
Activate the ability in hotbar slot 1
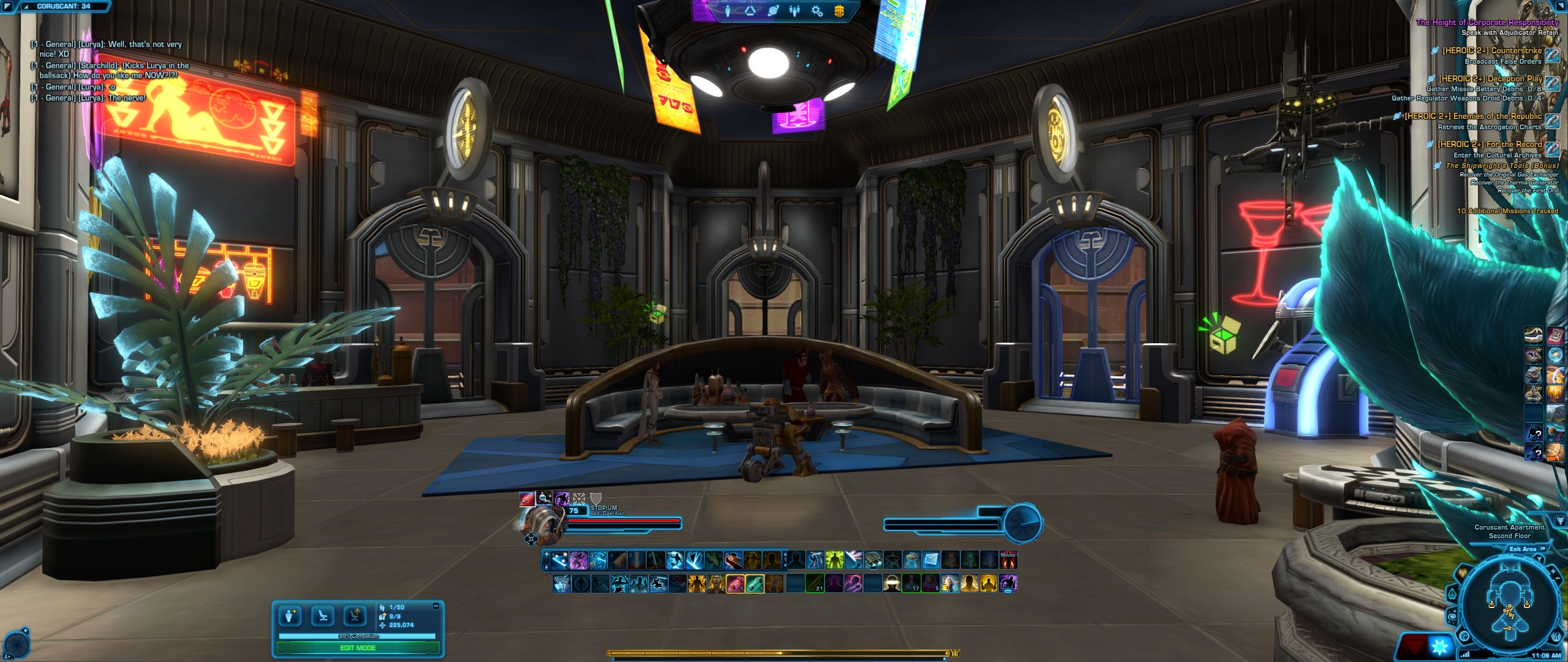click(559, 560)
